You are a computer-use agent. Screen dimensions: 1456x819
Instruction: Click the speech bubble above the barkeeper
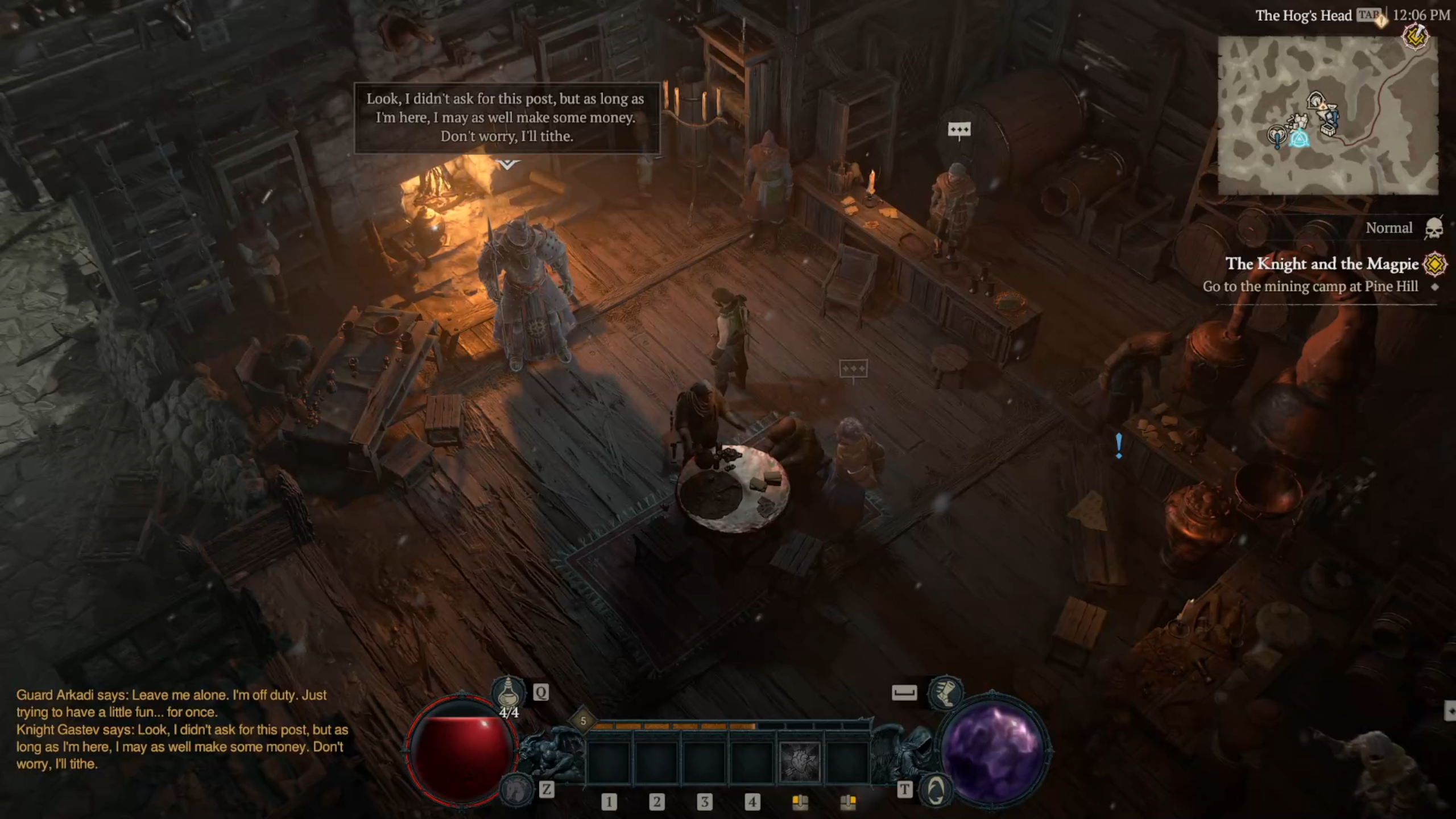click(959, 131)
